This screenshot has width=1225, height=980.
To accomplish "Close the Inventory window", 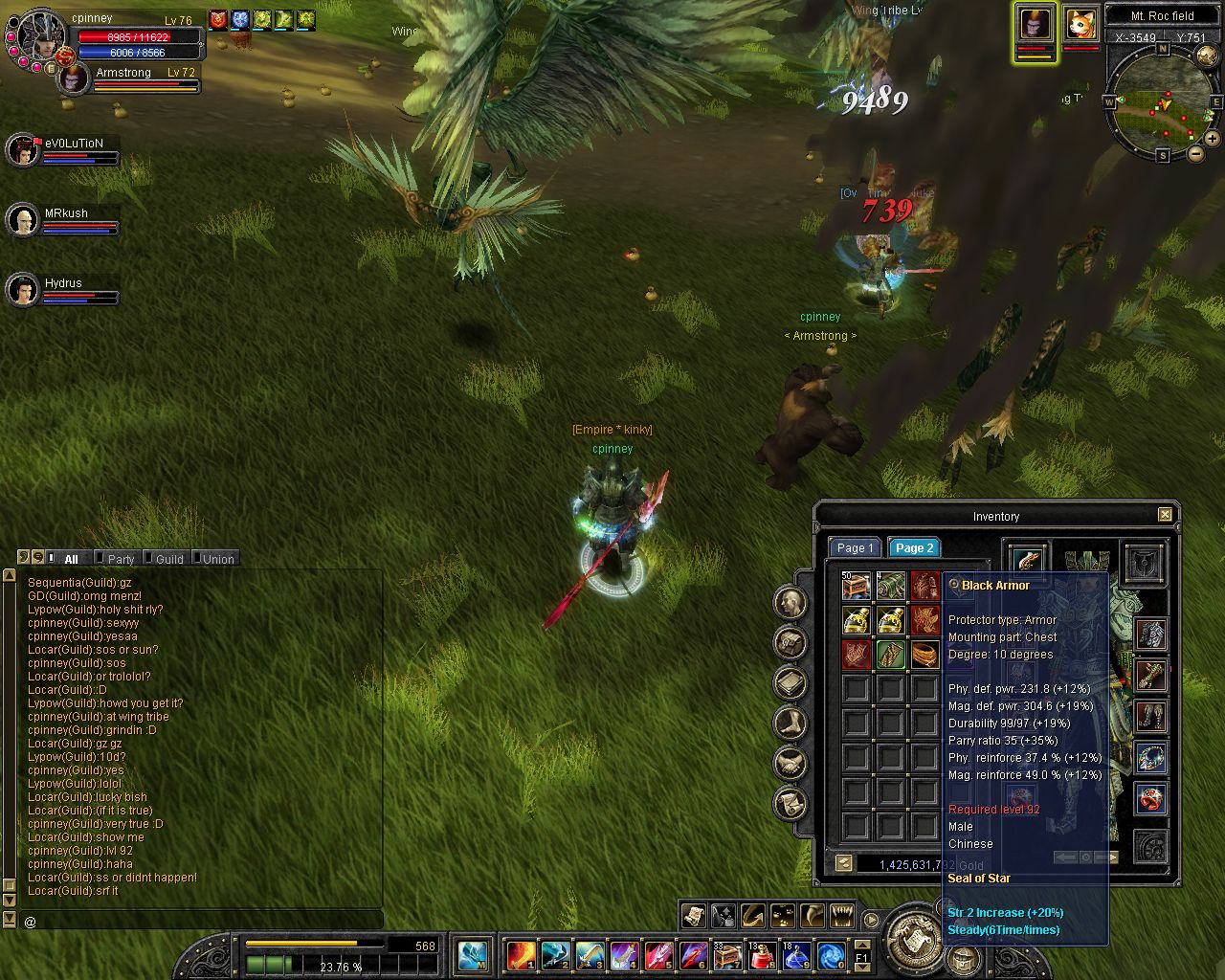I will 1165,515.
